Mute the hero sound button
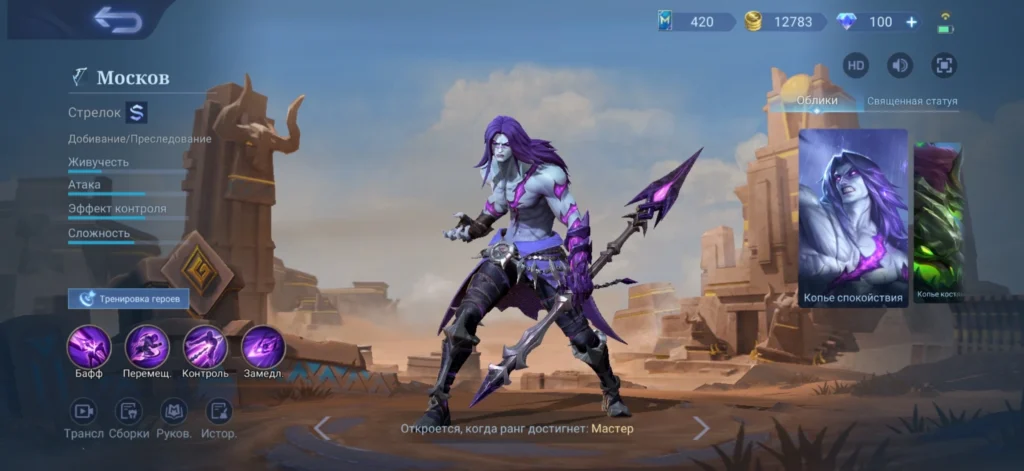Screen dimensions: 1024x471 tap(900, 66)
